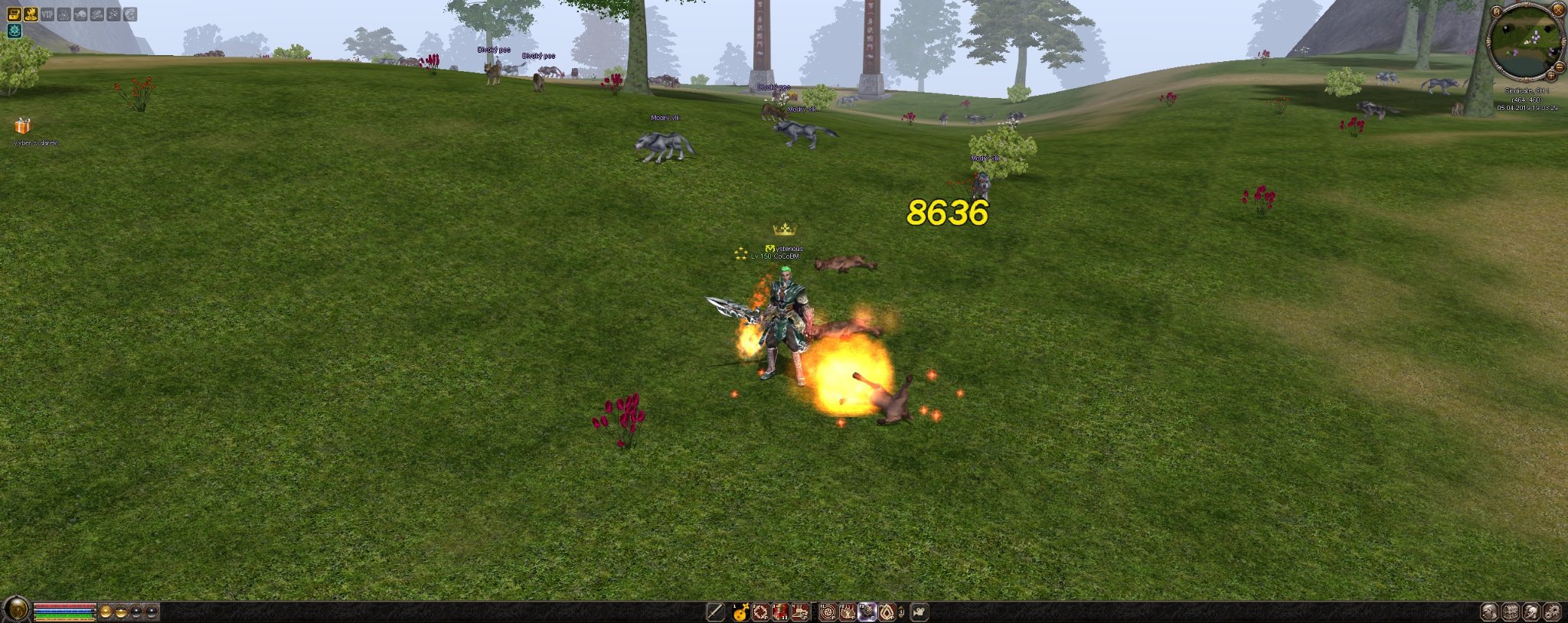Open the golden treasure chest icon
Viewport: 1568px width, 623px height.
click(x=15, y=14)
